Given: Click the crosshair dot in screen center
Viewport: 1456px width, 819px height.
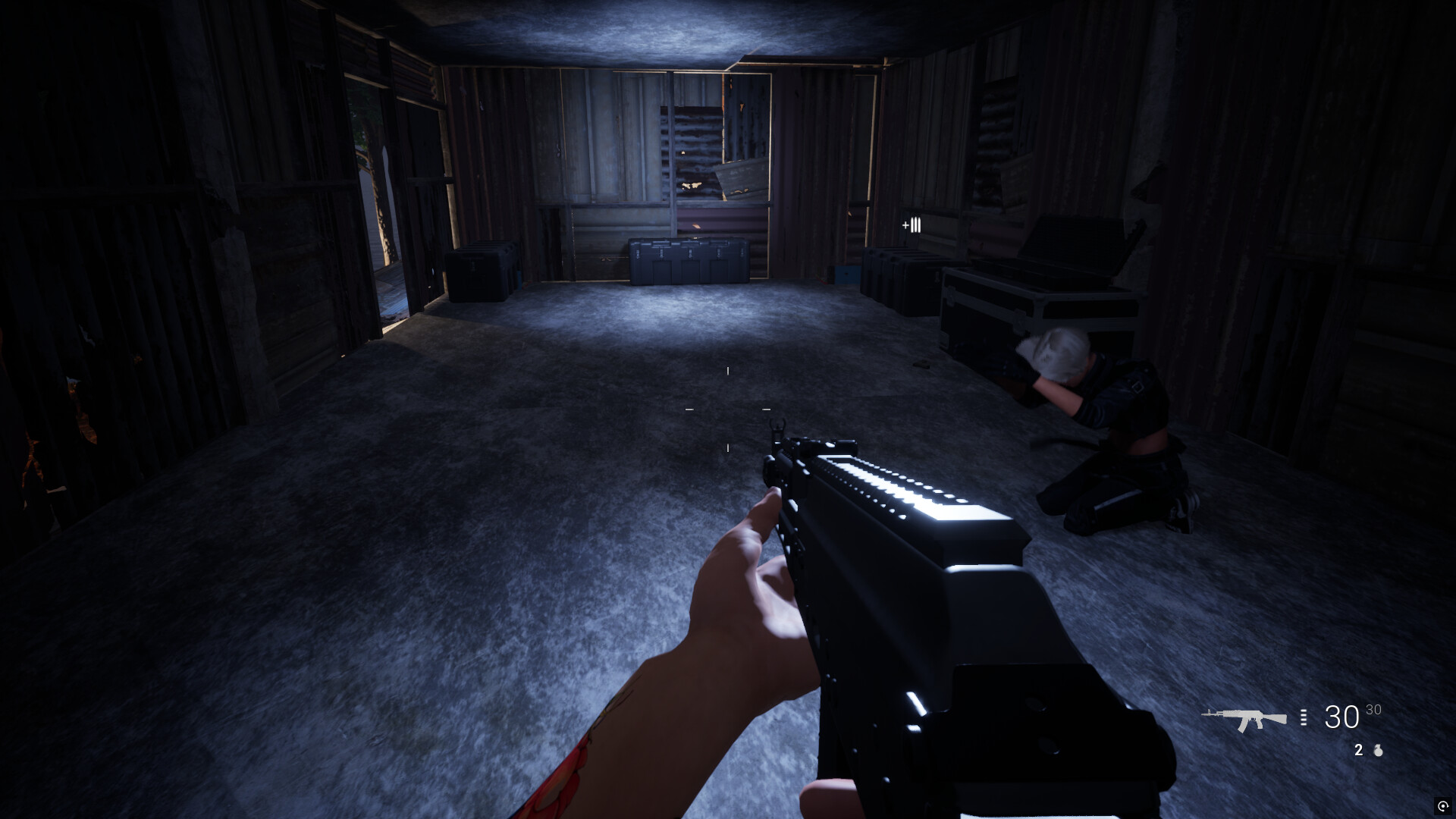Looking at the screenshot, I should [728, 409].
